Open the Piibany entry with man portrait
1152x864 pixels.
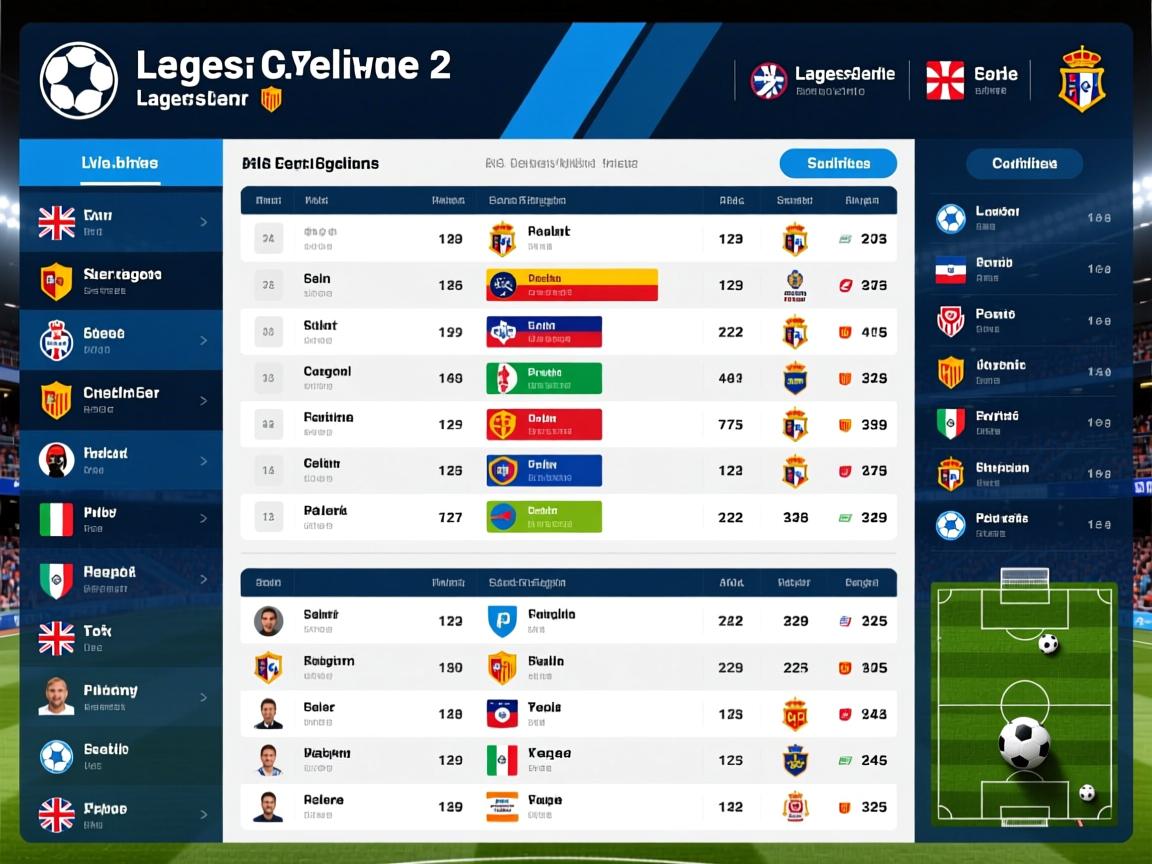[x=121, y=697]
